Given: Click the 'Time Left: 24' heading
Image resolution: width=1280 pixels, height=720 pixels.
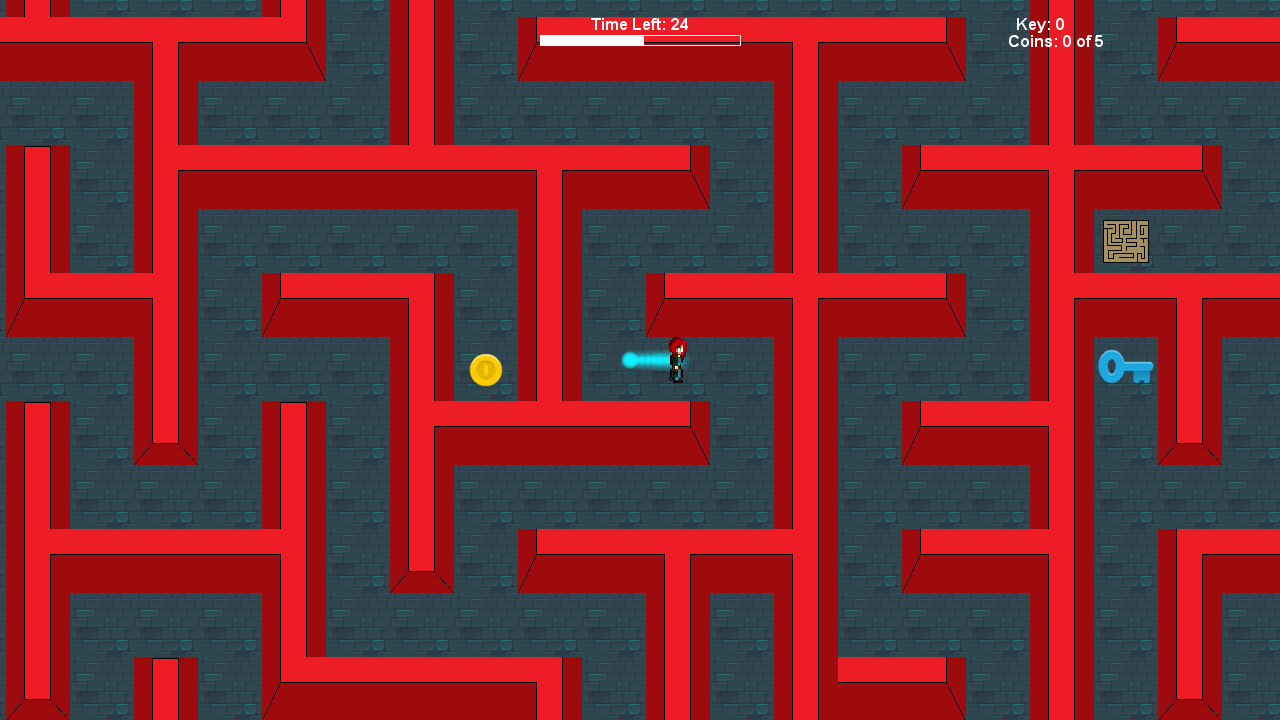Looking at the screenshot, I should (639, 24).
